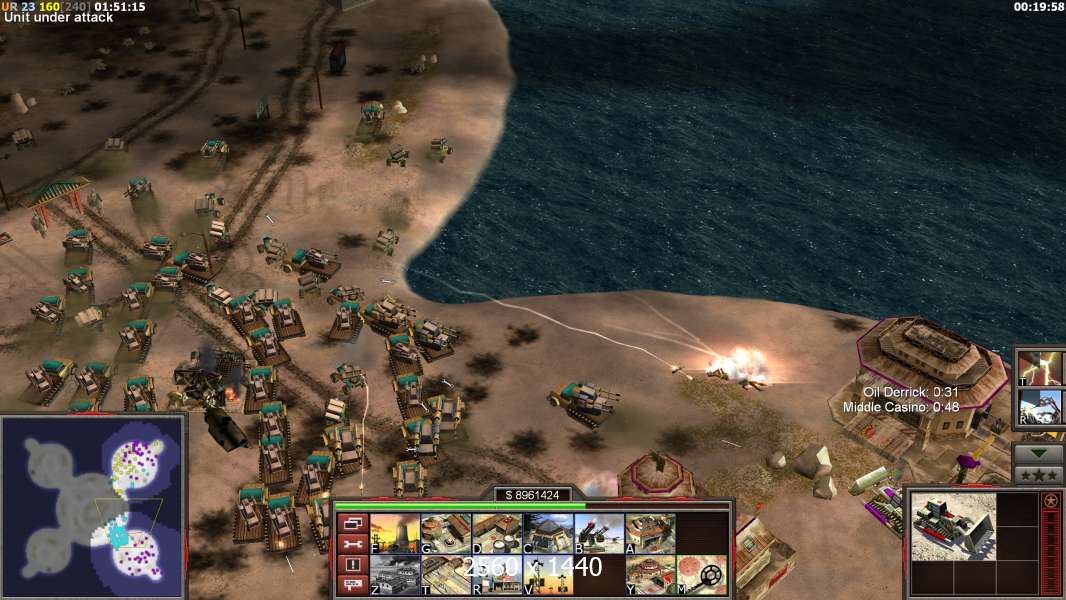Select the build icon marked T
Screen dimensions: 1066x600
[x=446, y=575]
